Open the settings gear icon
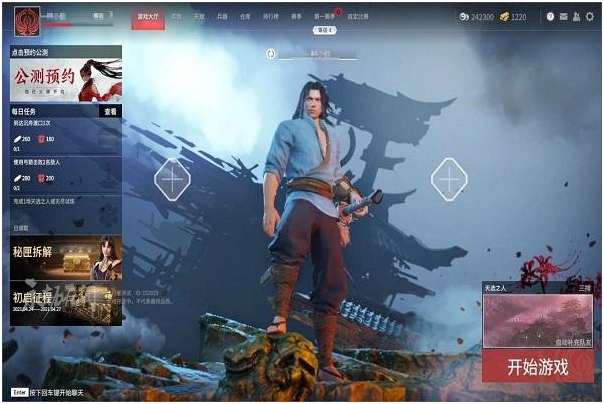The height and width of the screenshot is (404, 604). coord(589,17)
